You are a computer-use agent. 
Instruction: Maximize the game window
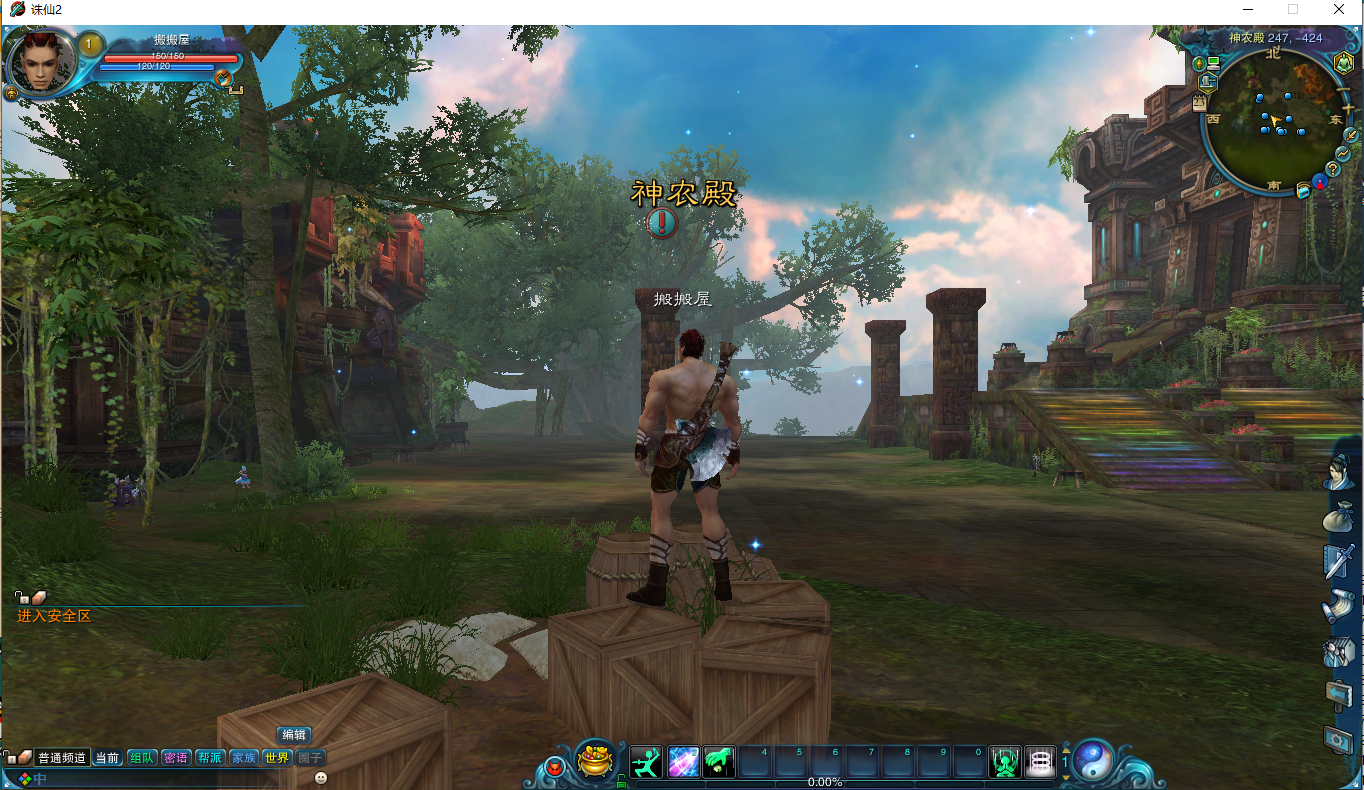pos(1293,9)
